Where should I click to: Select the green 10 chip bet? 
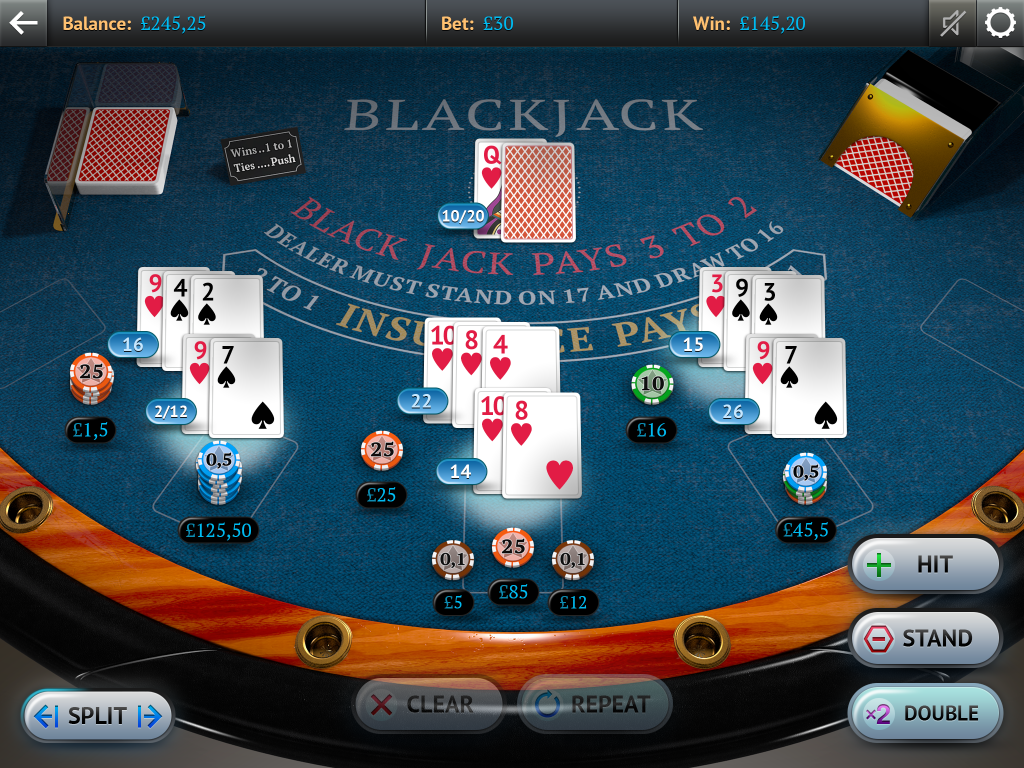point(652,383)
